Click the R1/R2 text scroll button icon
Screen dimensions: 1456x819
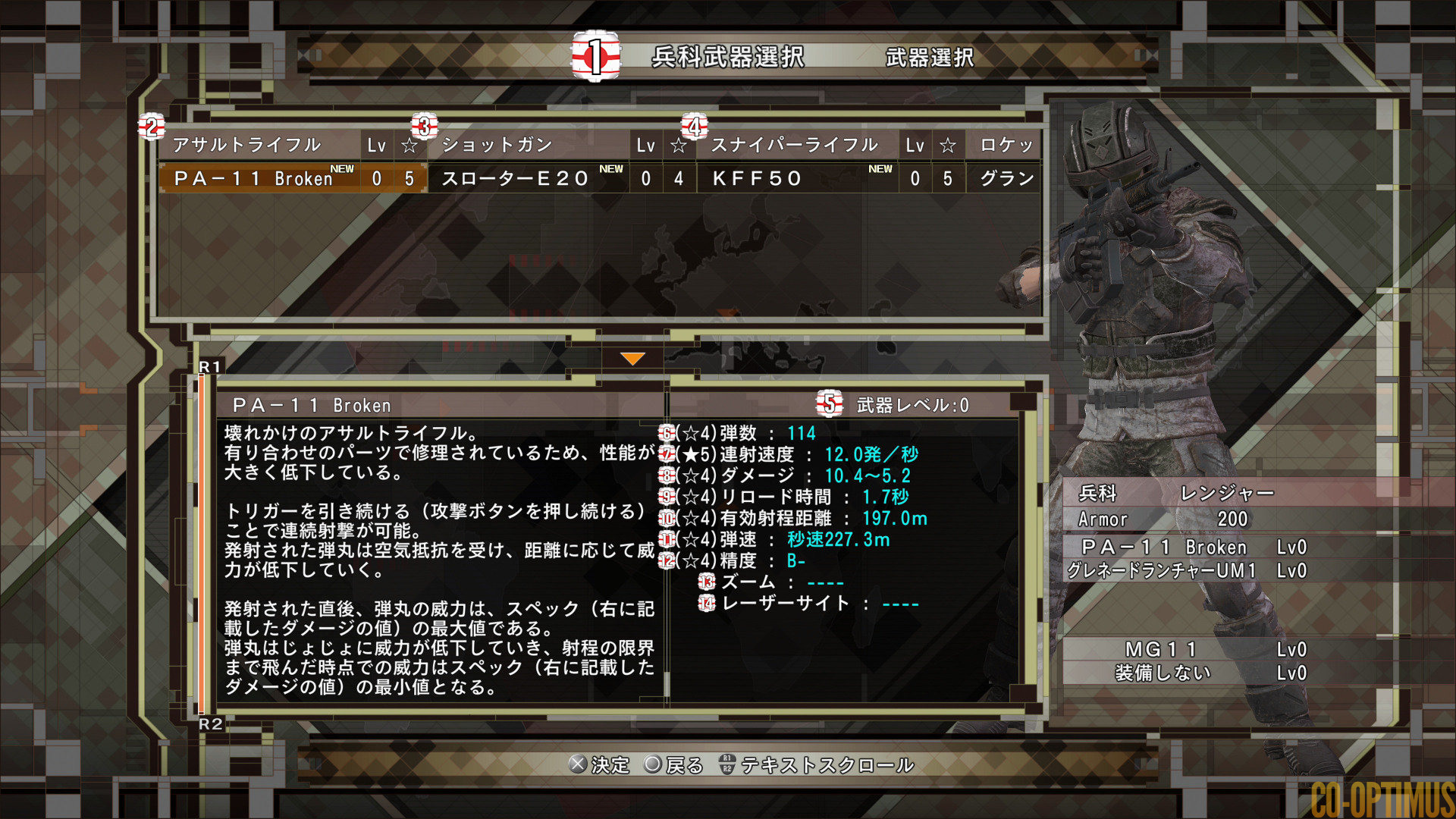(x=726, y=765)
